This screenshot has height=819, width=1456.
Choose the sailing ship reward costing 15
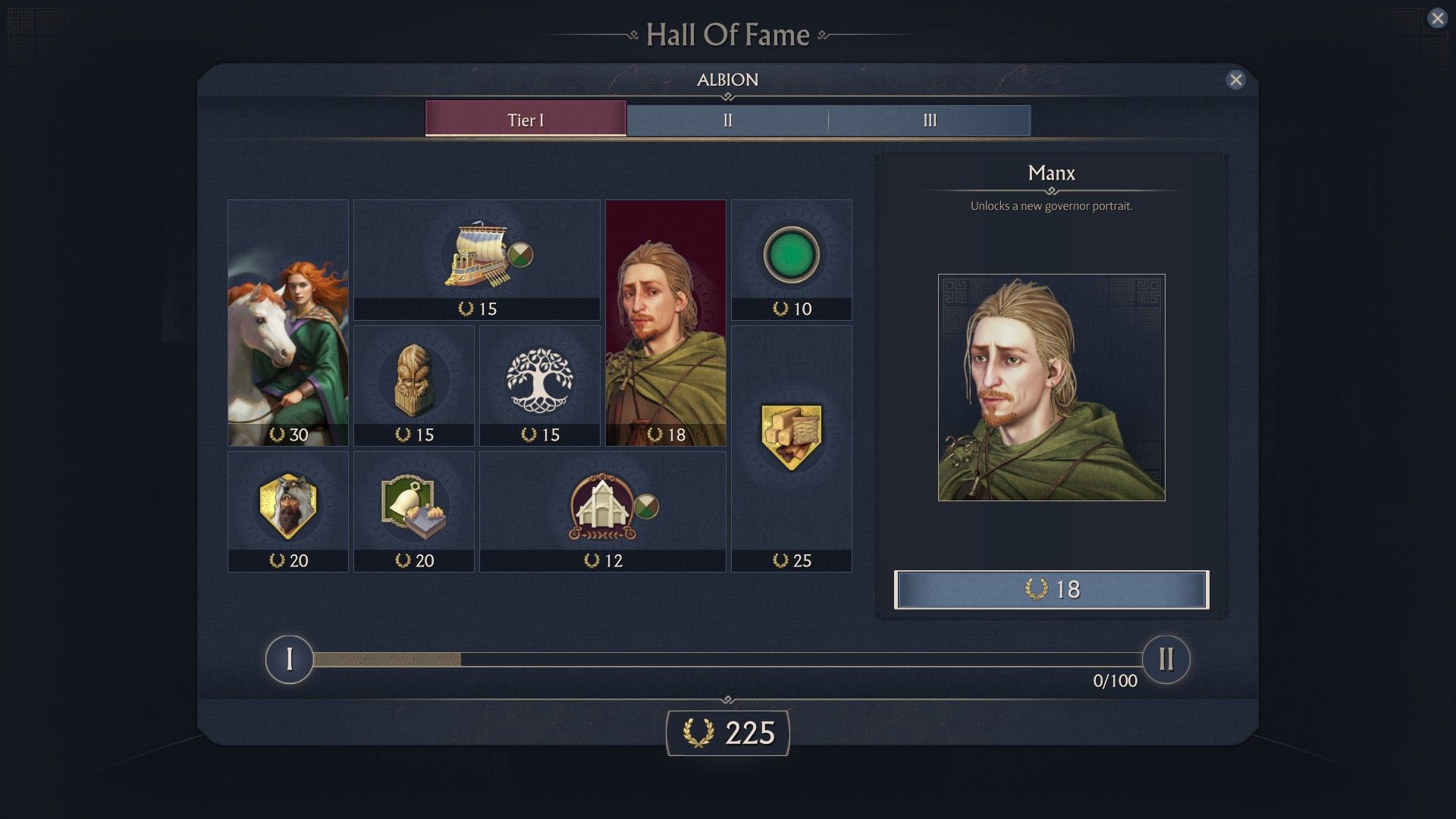[x=476, y=259]
